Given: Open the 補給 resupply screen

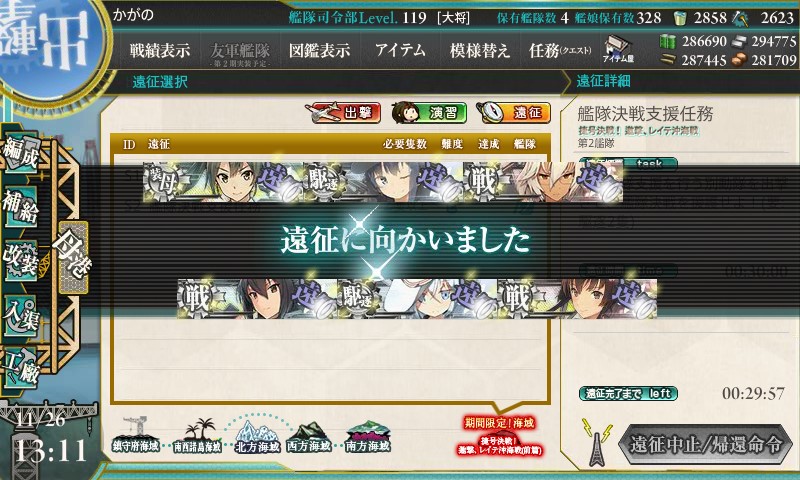Looking at the screenshot, I should click(23, 206).
